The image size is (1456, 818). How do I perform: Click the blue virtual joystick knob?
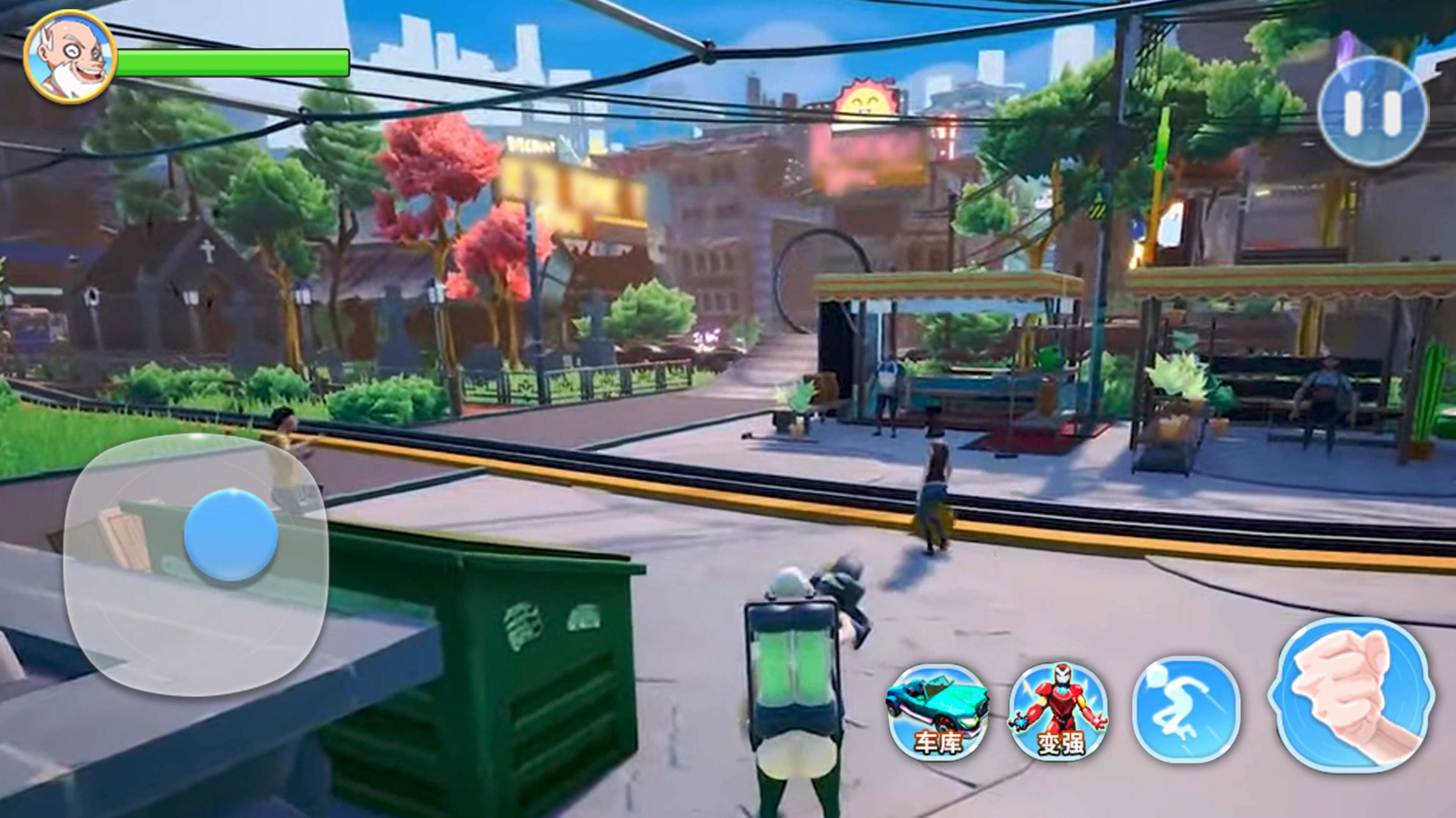coord(231,535)
